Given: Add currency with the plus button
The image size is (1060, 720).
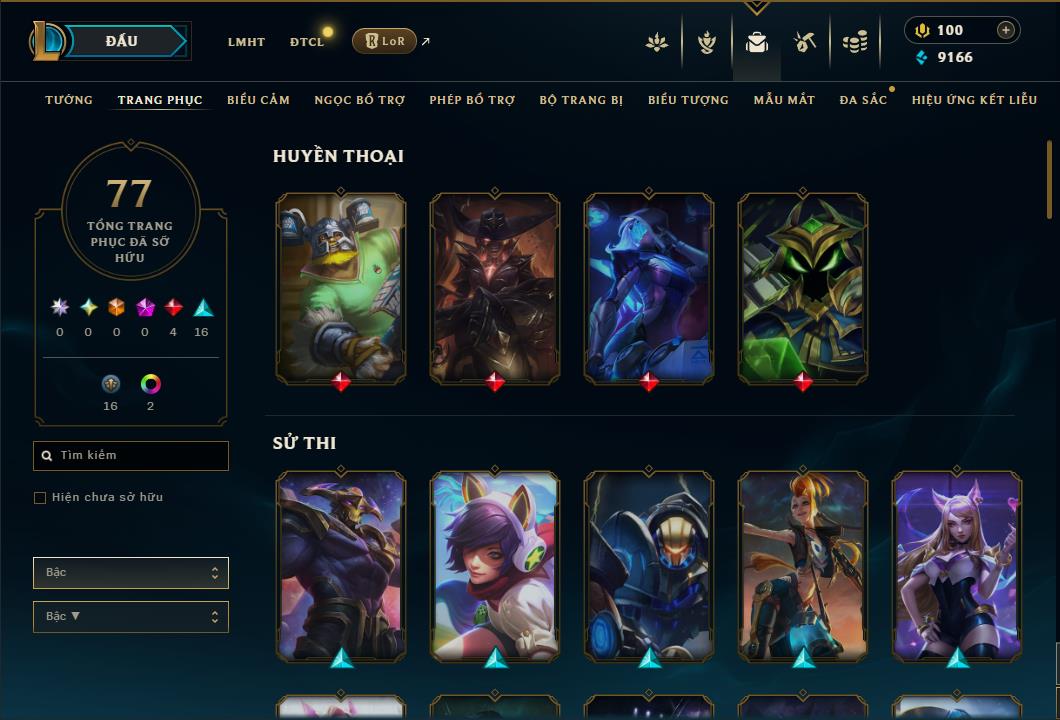Looking at the screenshot, I should click(1005, 30).
